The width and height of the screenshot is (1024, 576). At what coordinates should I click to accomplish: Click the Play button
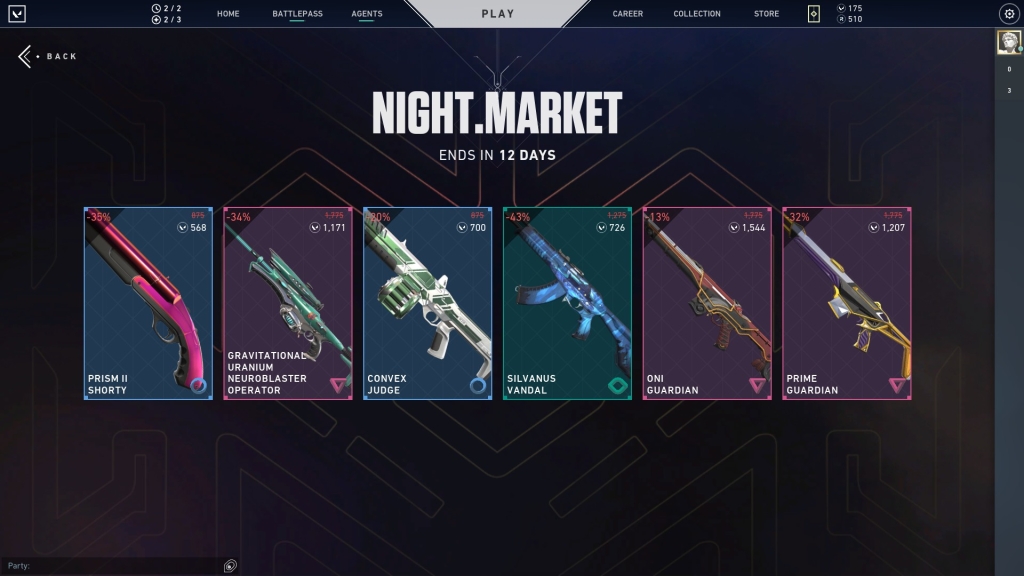[498, 14]
